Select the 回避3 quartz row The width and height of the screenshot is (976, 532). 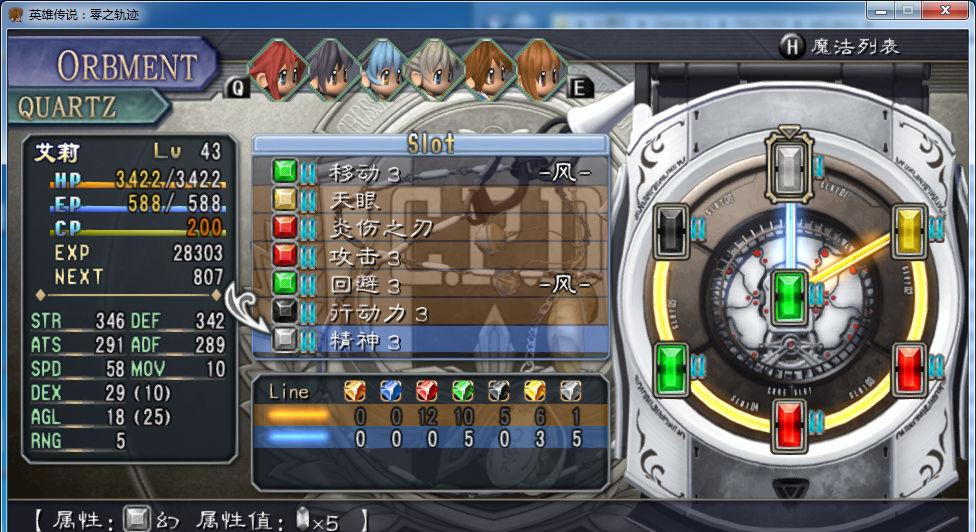click(x=430, y=284)
